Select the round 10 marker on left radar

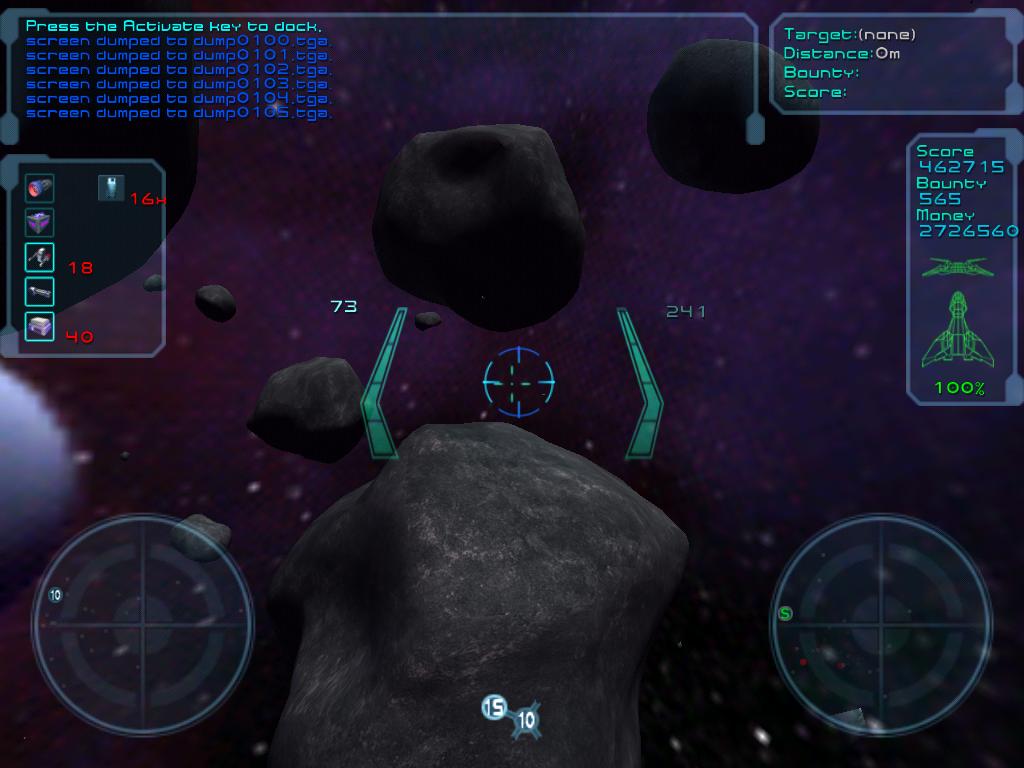55,595
